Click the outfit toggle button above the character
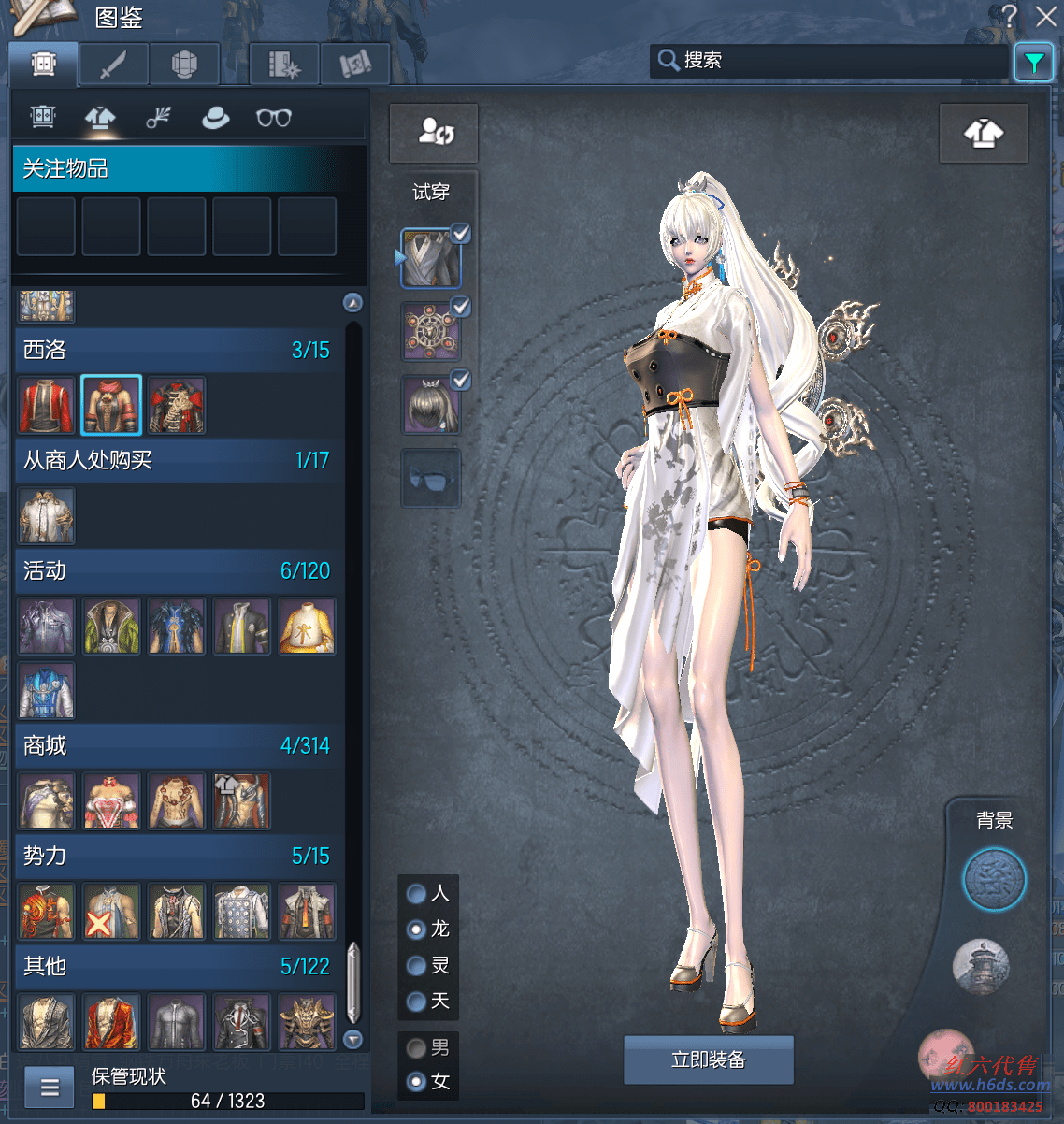The width and height of the screenshot is (1064, 1124). pos(984,134)
